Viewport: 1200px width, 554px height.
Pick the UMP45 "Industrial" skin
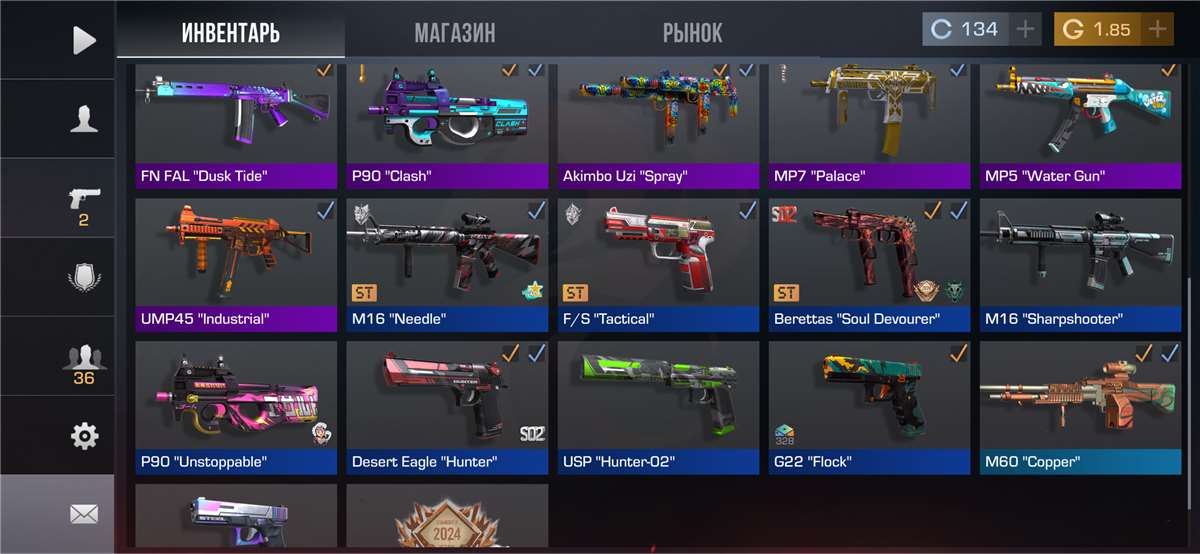236,262
